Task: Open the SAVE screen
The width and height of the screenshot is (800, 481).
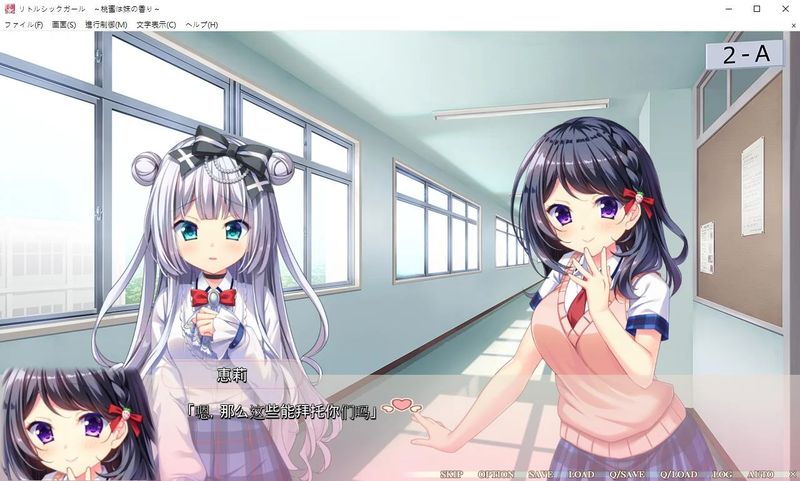Action: tap(540, 473)
